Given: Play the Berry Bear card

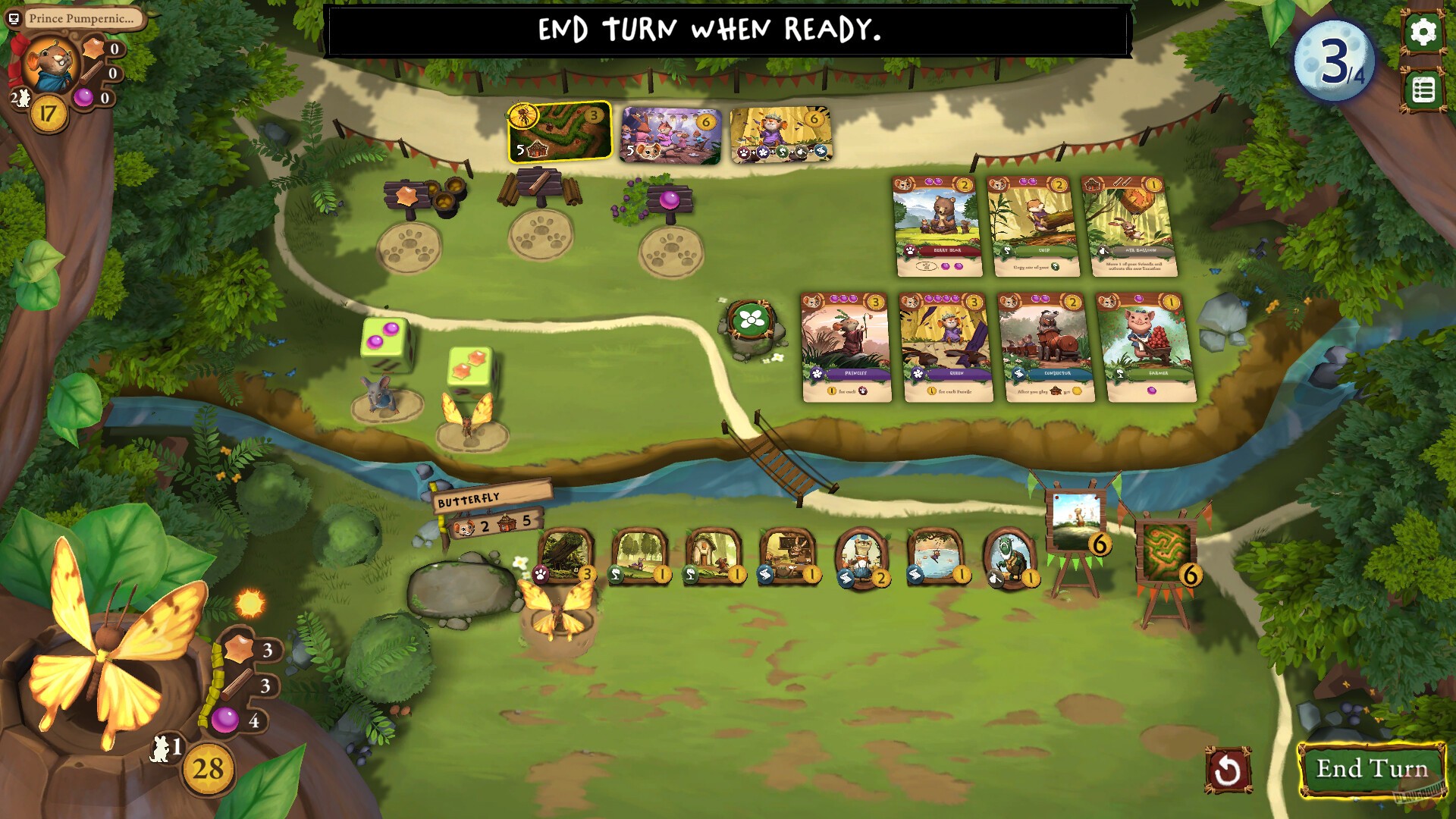Looking at the screenshot, I should coord(939,226).
